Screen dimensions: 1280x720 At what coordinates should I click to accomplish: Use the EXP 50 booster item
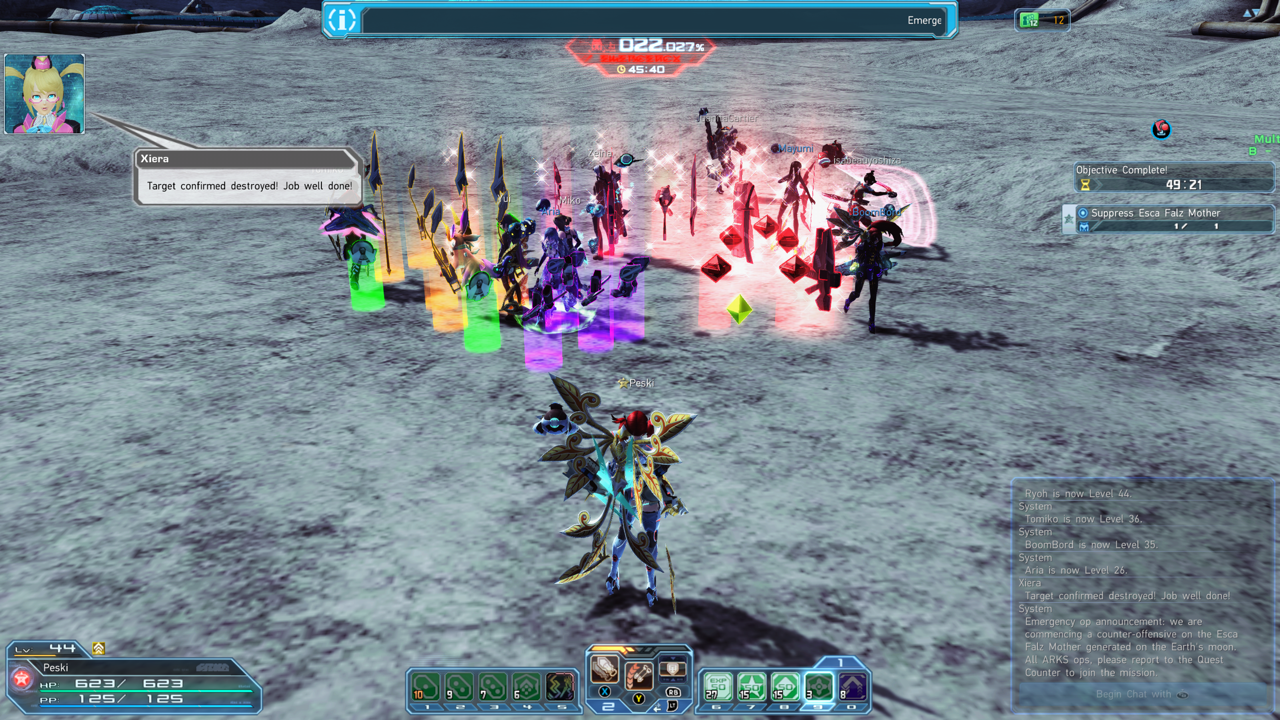click(x=717, y=688)
